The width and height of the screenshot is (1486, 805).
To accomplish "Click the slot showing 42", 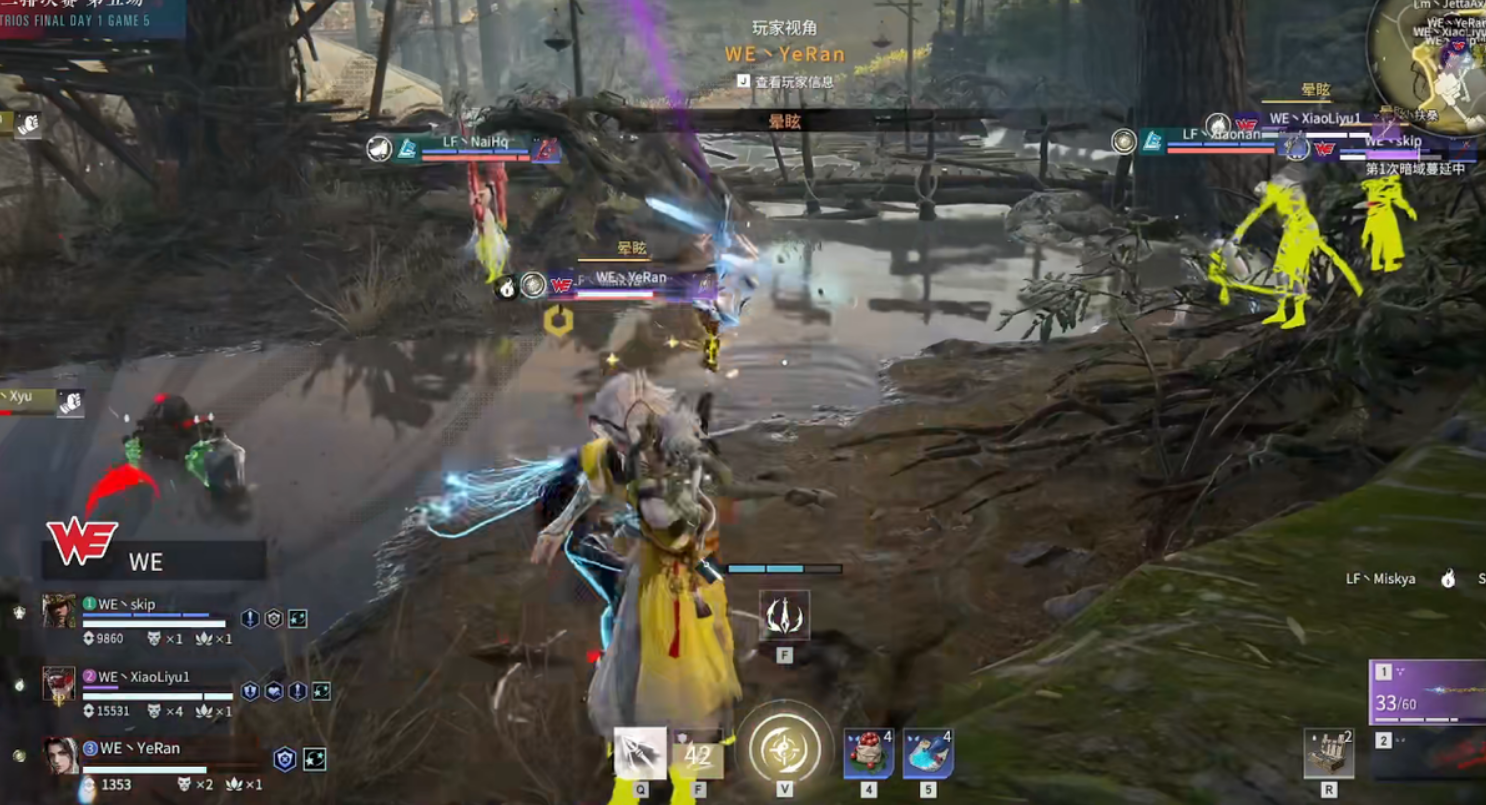I will coord(698,755).
